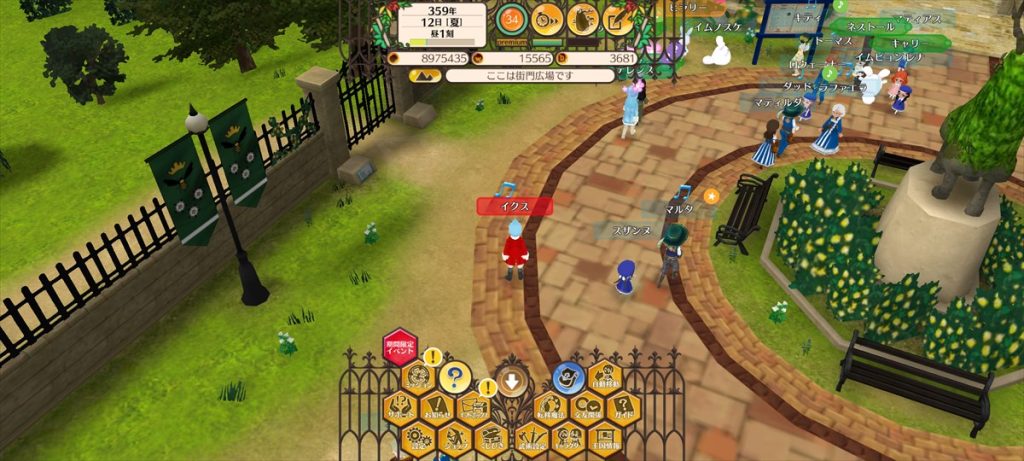
Task: Open the ガイド guide hexagon
Action: [624, 407]
